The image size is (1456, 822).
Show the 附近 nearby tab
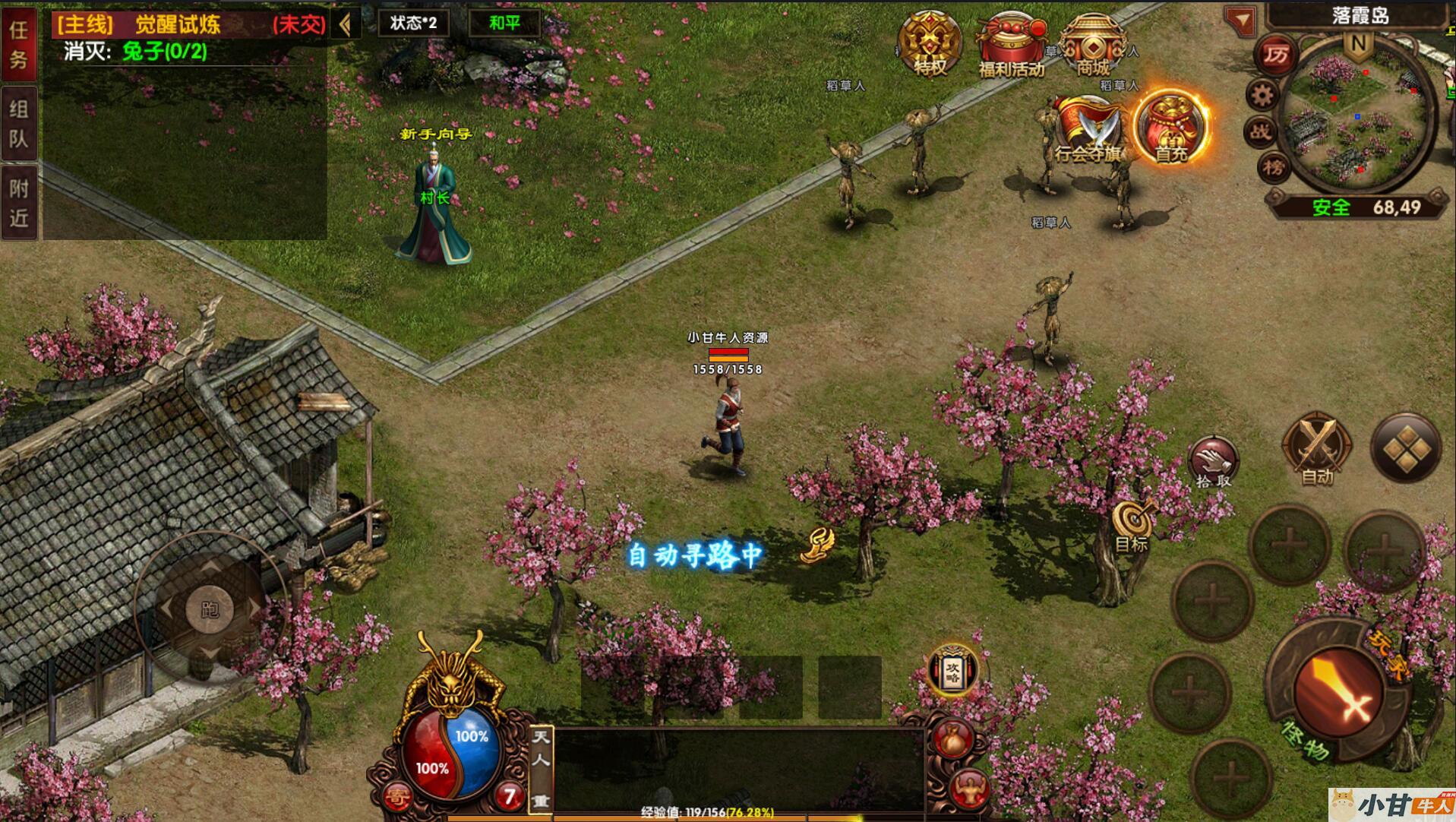coord(19,202)
